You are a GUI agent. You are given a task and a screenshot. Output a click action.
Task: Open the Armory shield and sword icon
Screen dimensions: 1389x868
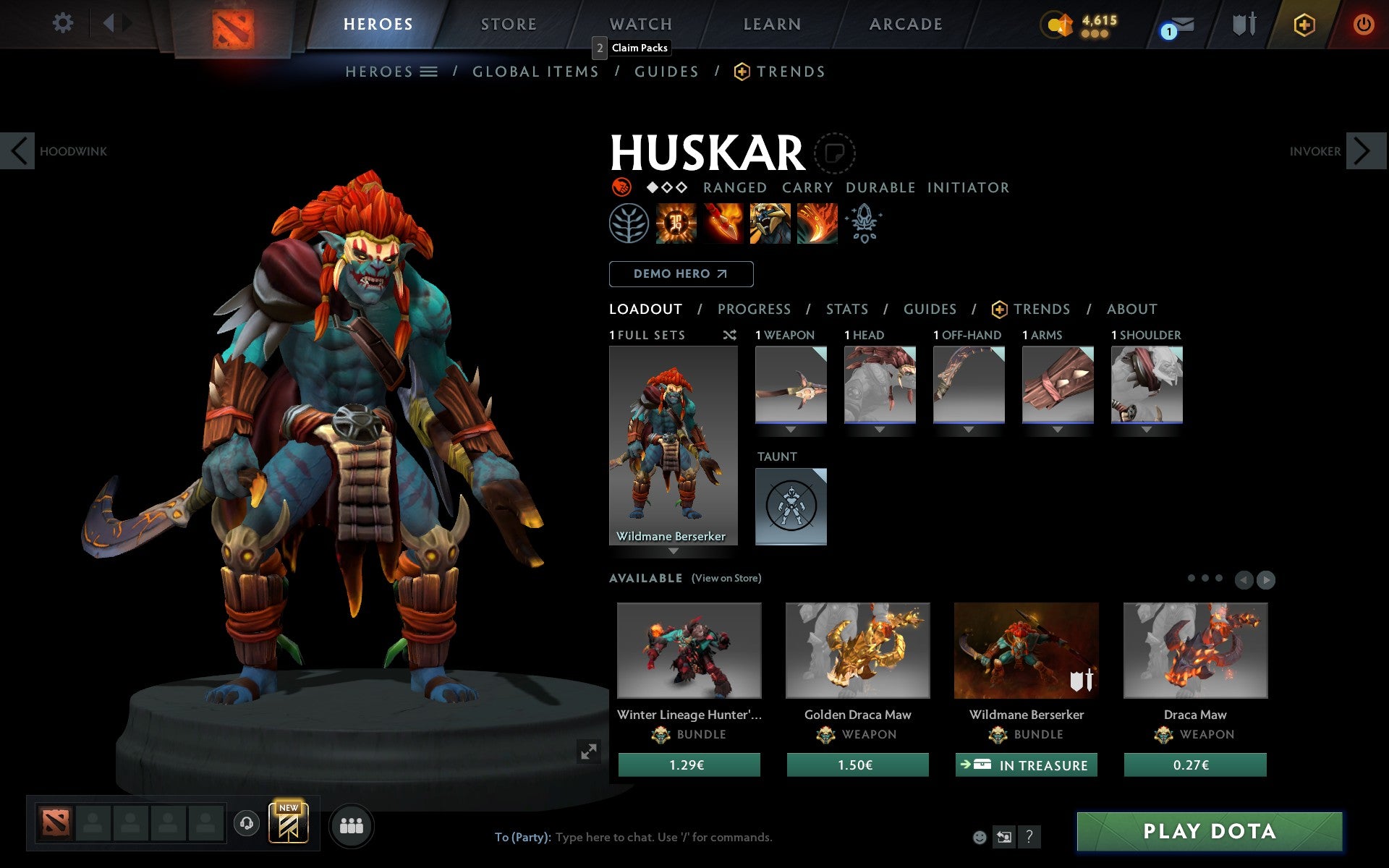click(1243, 24)
